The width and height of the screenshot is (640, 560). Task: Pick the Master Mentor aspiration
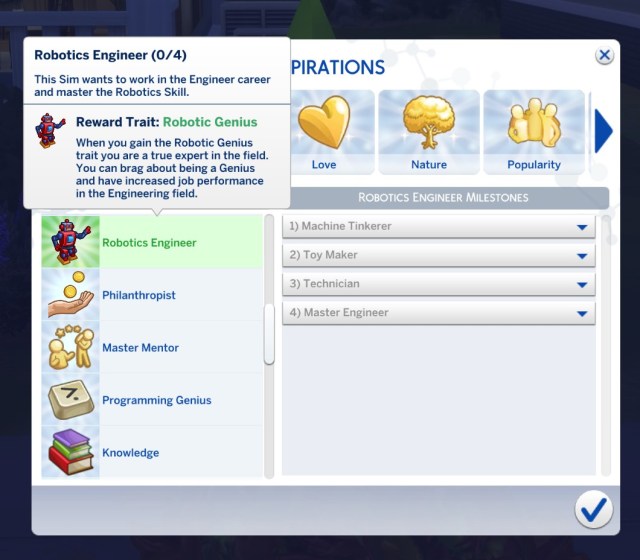click(150, 348)
